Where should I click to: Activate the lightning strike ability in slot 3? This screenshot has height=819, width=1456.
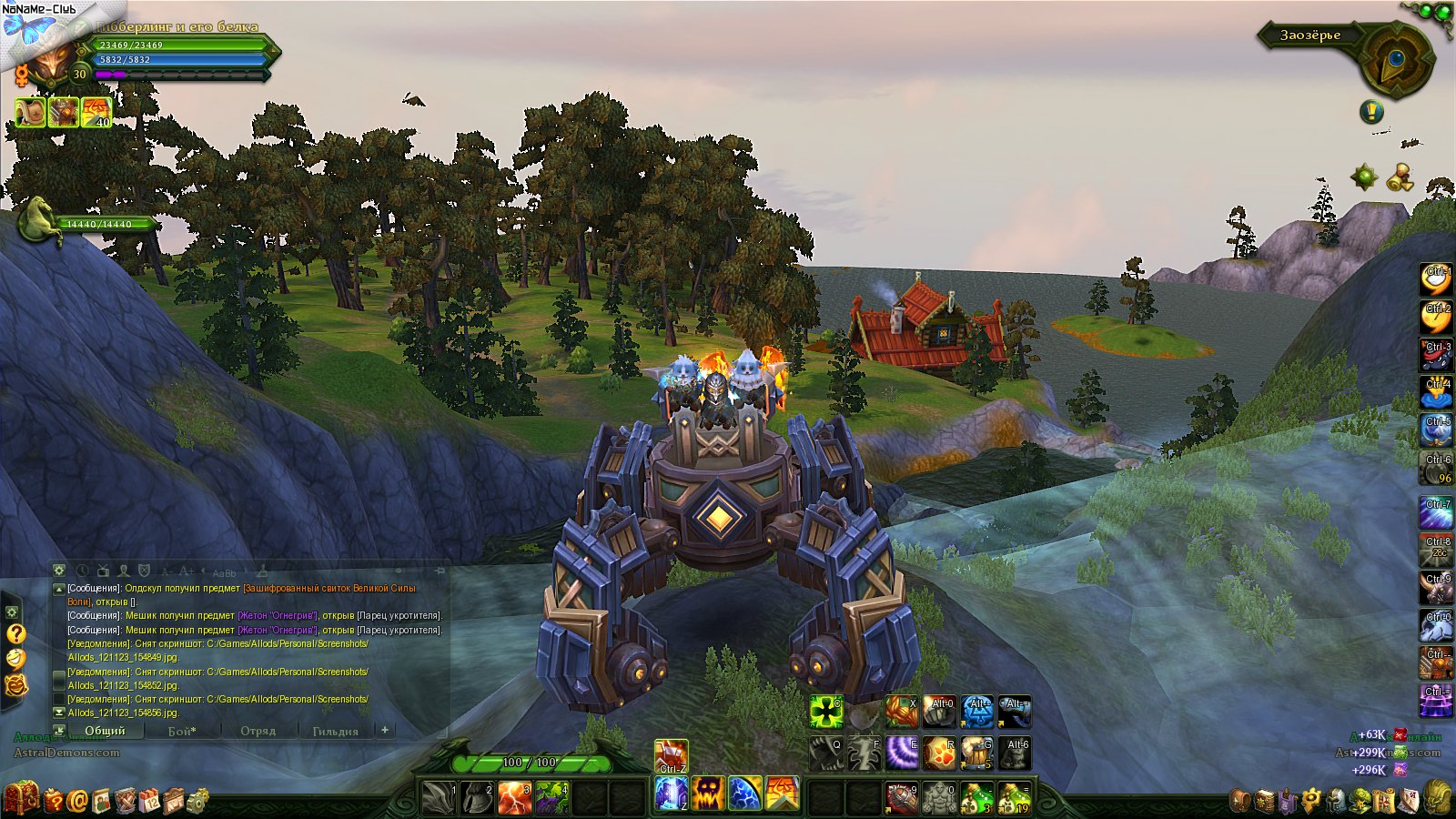514,796
